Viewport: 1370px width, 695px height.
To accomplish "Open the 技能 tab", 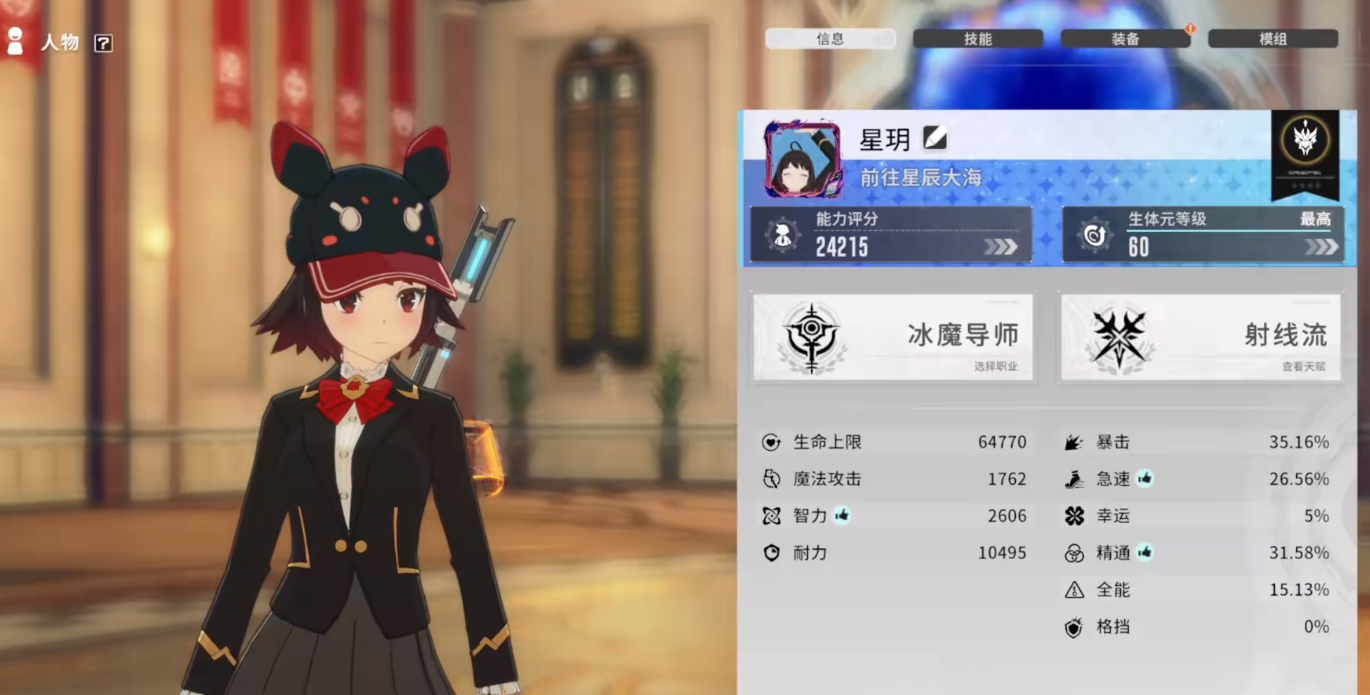I will point(977,39).
